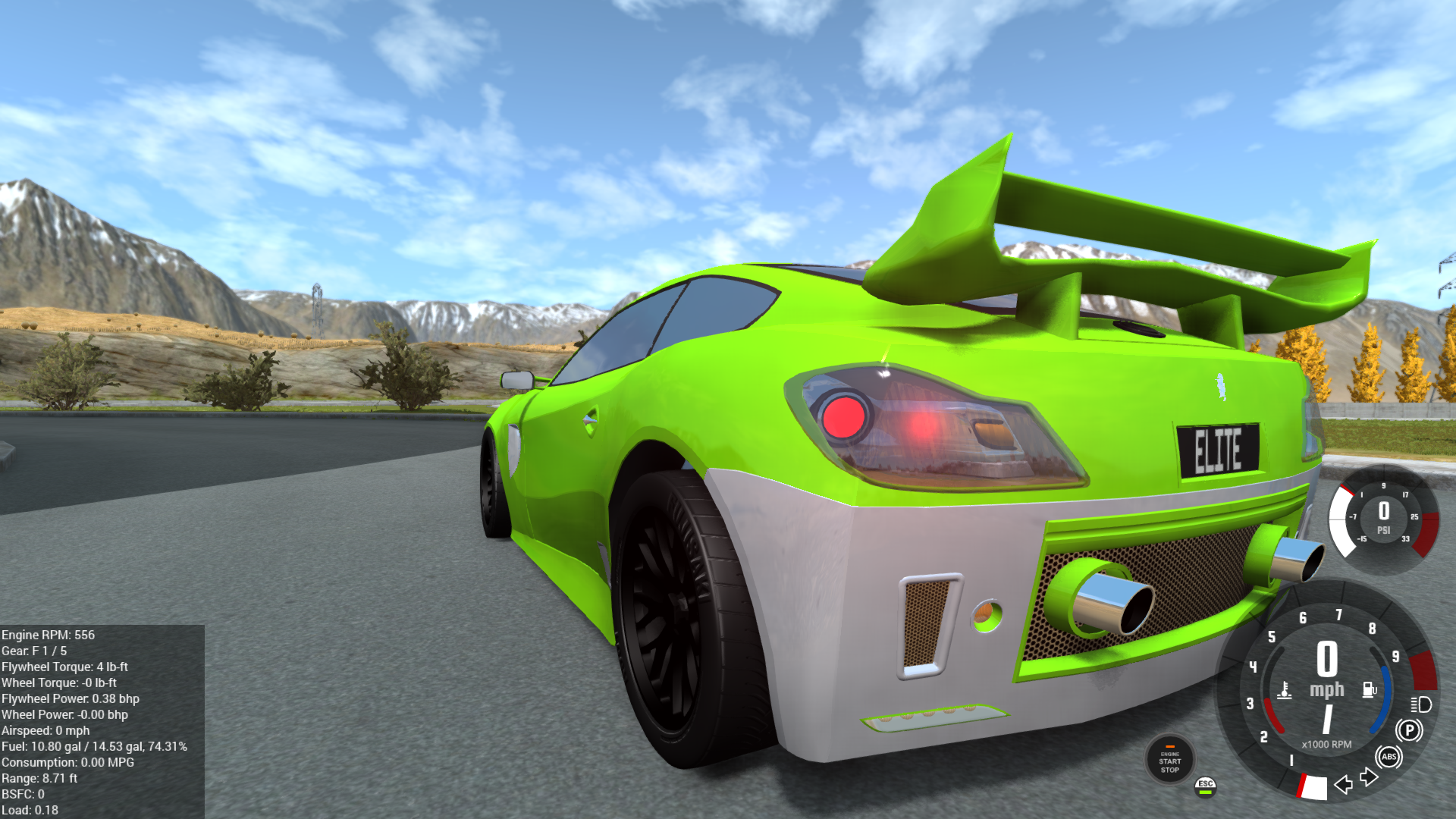Select the Airspeed stat in debug panel
Image resolution: width=1456 pixels, height=819 pixels.
[x=44, y=730]
